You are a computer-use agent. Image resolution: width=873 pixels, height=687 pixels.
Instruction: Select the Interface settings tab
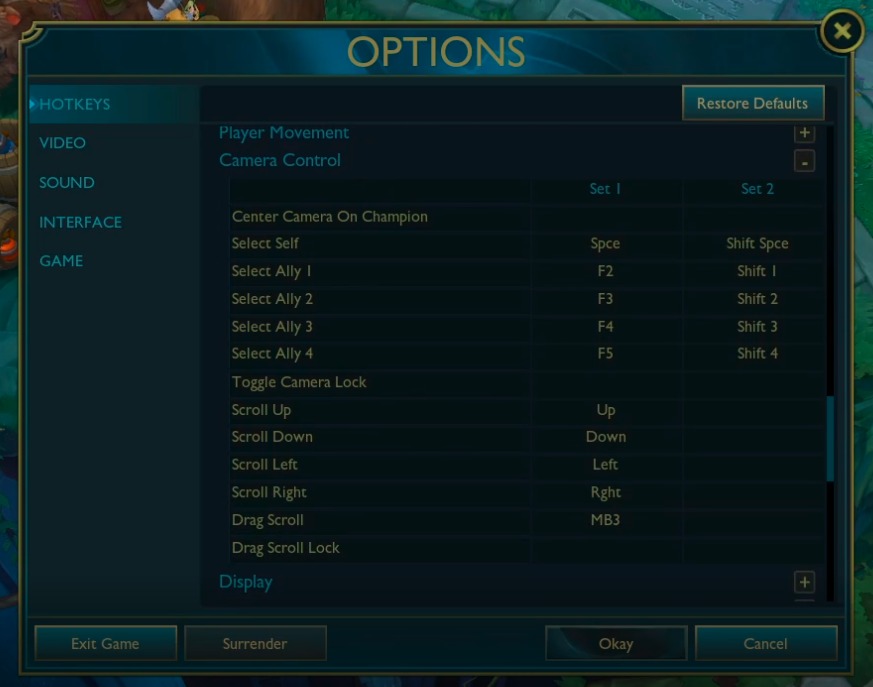[80, 222]
